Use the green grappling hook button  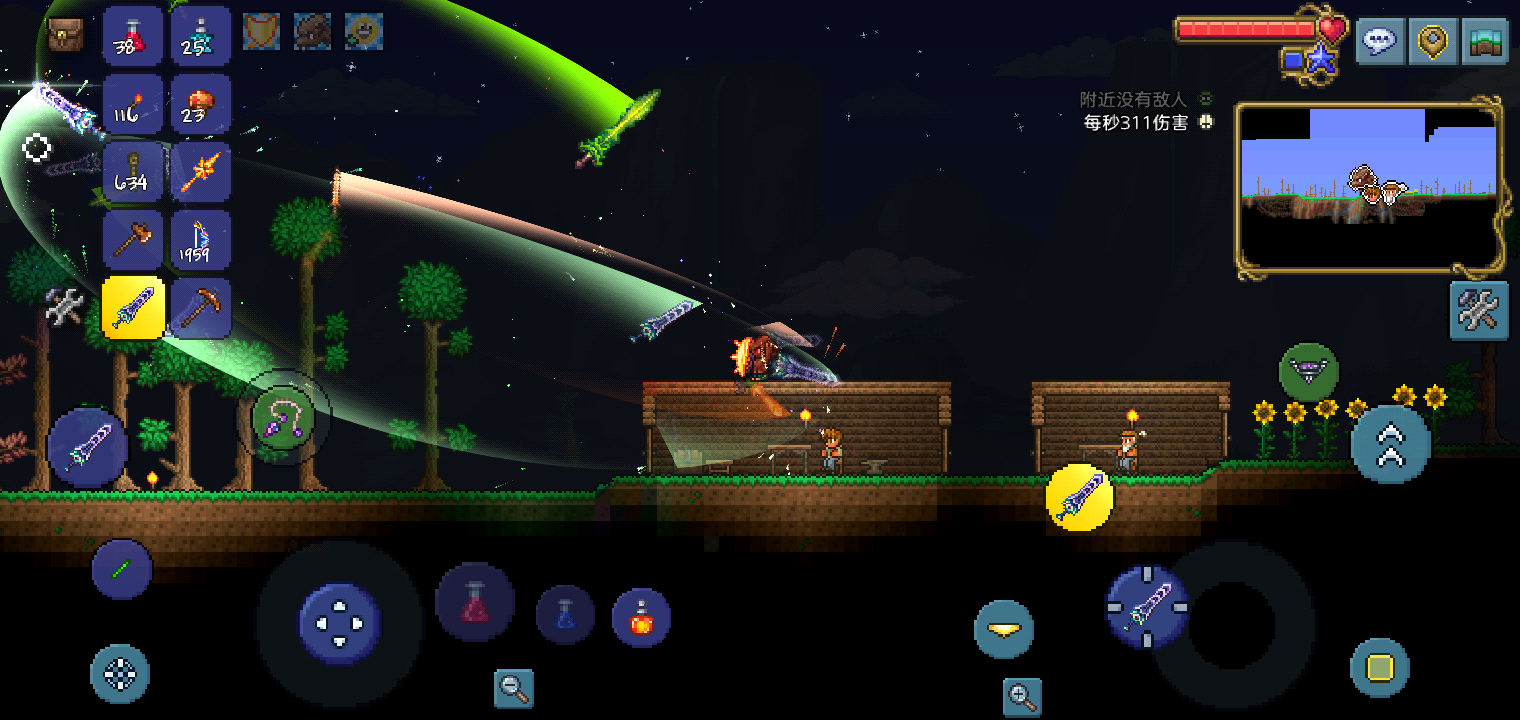point(283,416)
